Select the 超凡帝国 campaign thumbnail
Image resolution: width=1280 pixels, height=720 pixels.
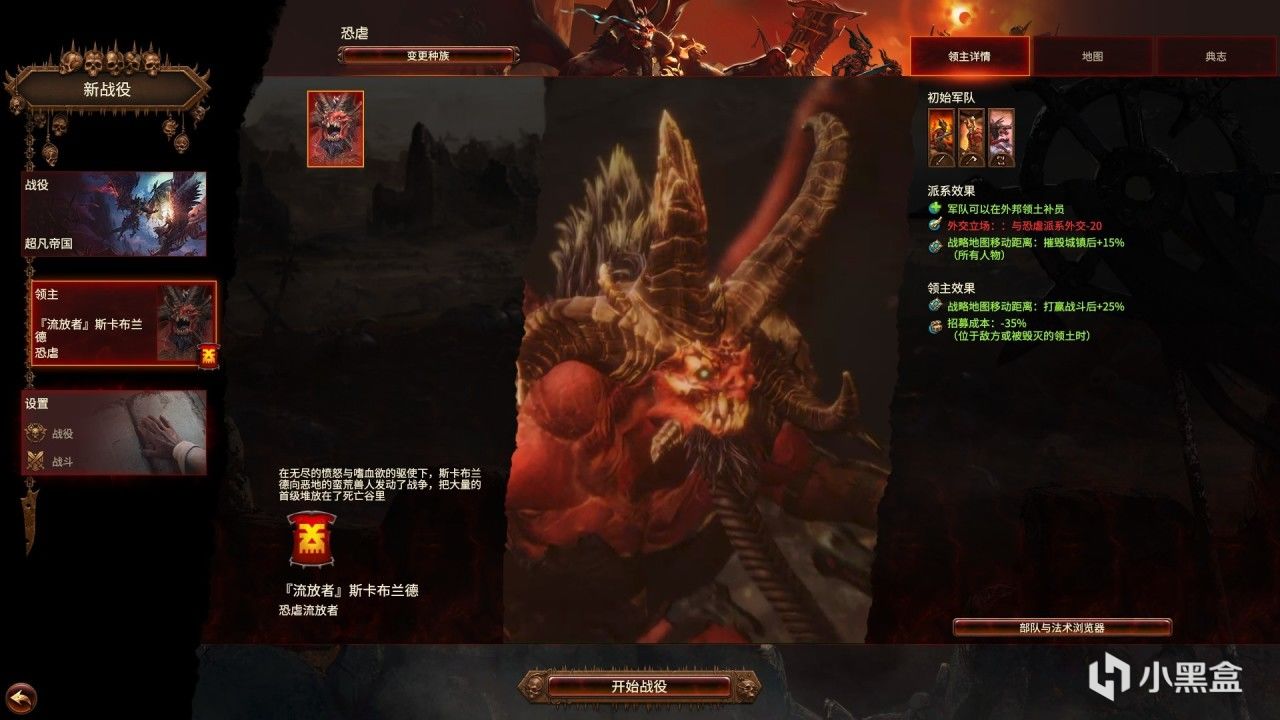tap(113, 214)
